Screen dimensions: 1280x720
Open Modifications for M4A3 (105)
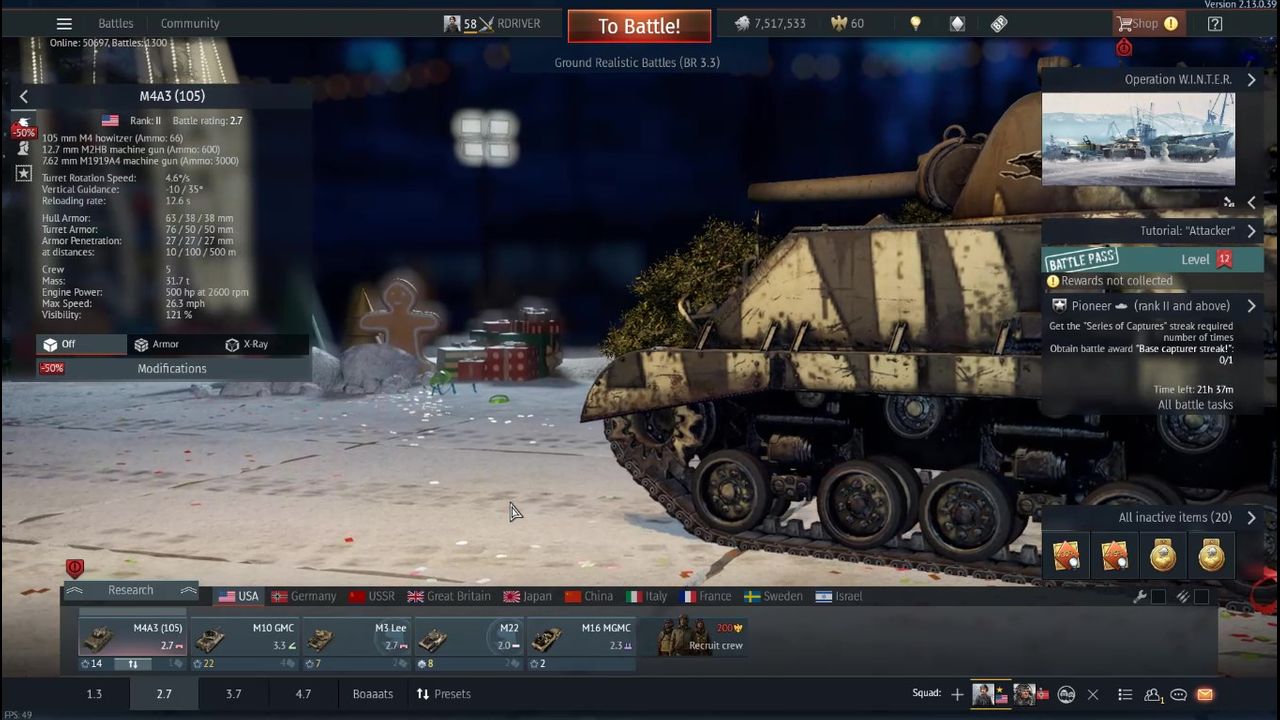click(x=172, y=368)
